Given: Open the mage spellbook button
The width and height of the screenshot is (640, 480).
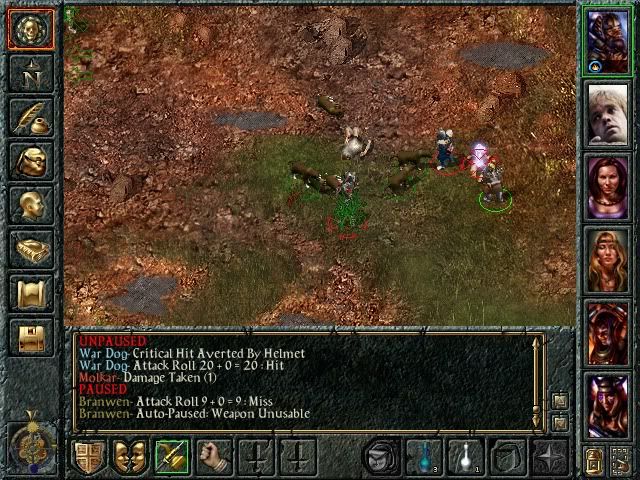Looking at the screenshot, I should [x=30, y=248].
